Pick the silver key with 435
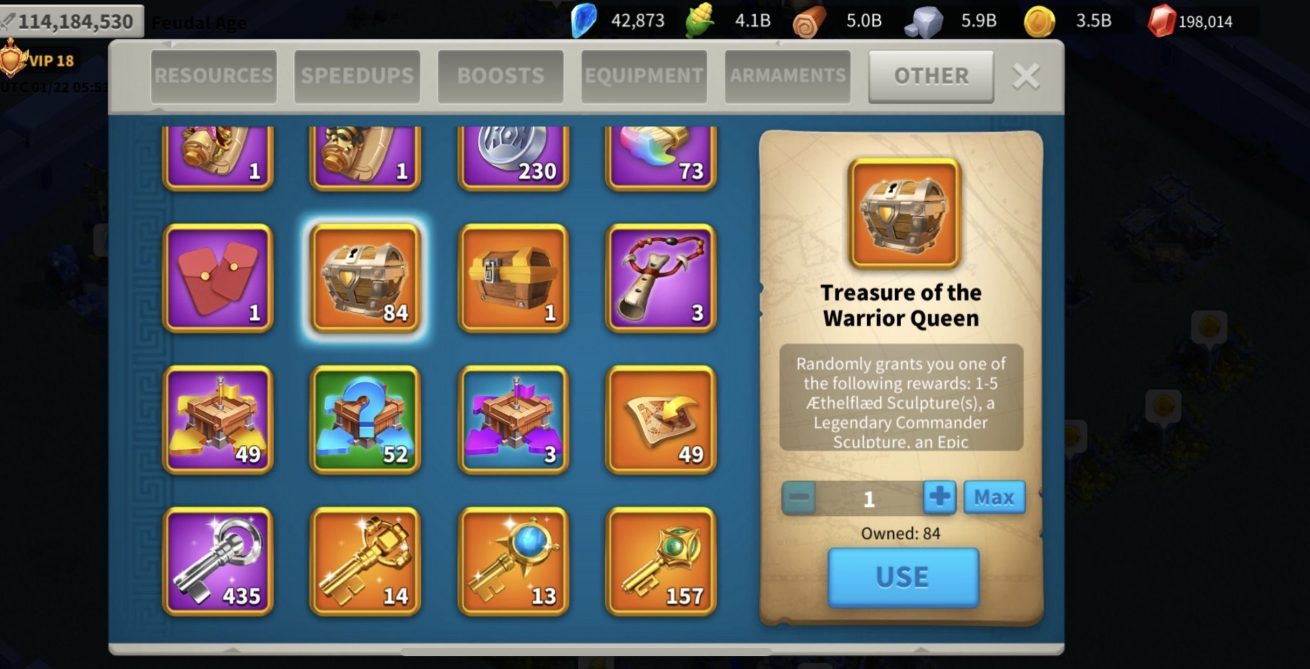The height and width of the screenshot is (669, 1310). [x=218, y=561]
